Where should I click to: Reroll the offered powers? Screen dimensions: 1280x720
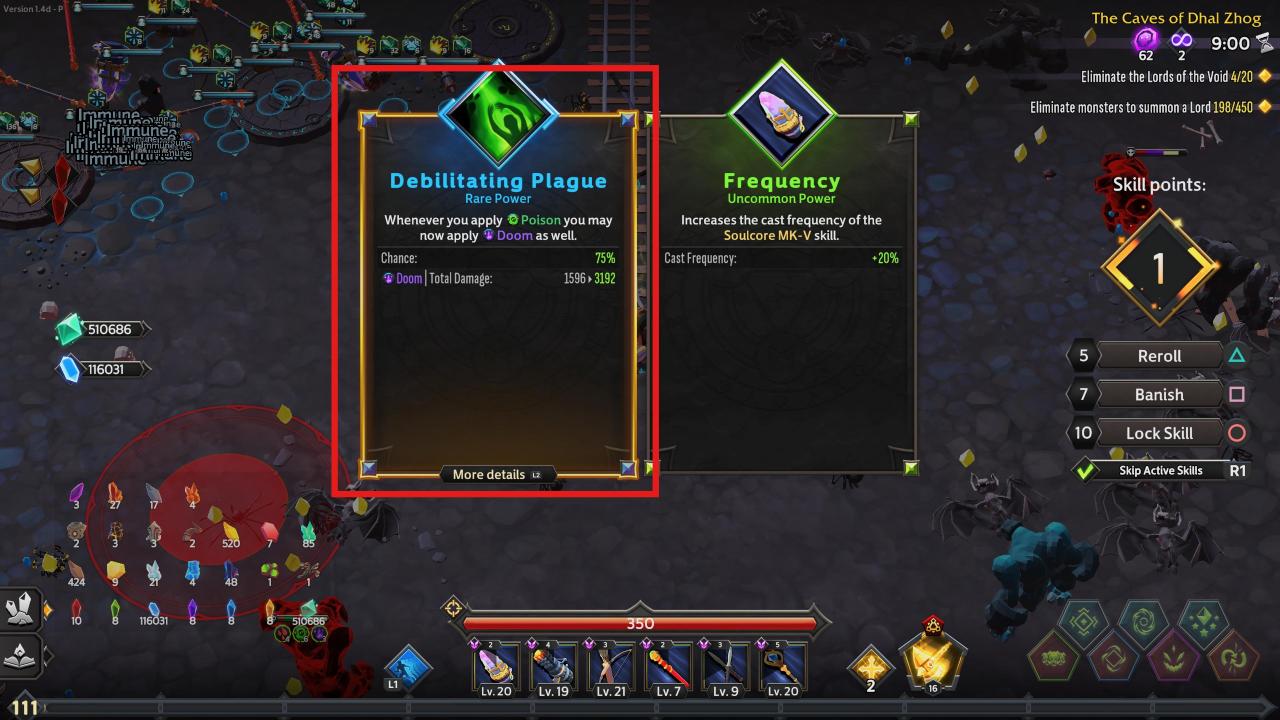coord(1159,356)
